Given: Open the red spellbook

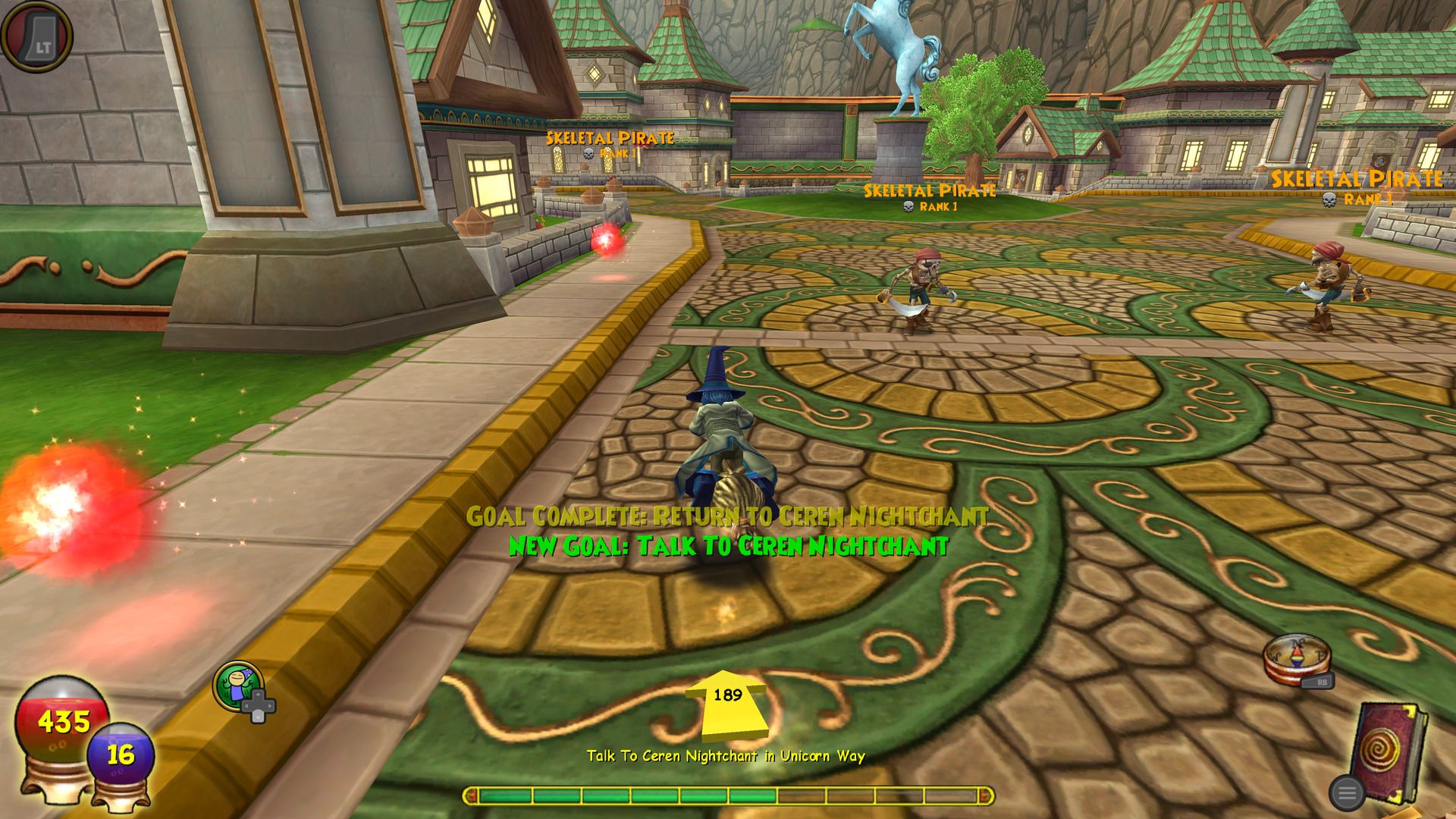Looking at the screenshot, I should 1387,752.
